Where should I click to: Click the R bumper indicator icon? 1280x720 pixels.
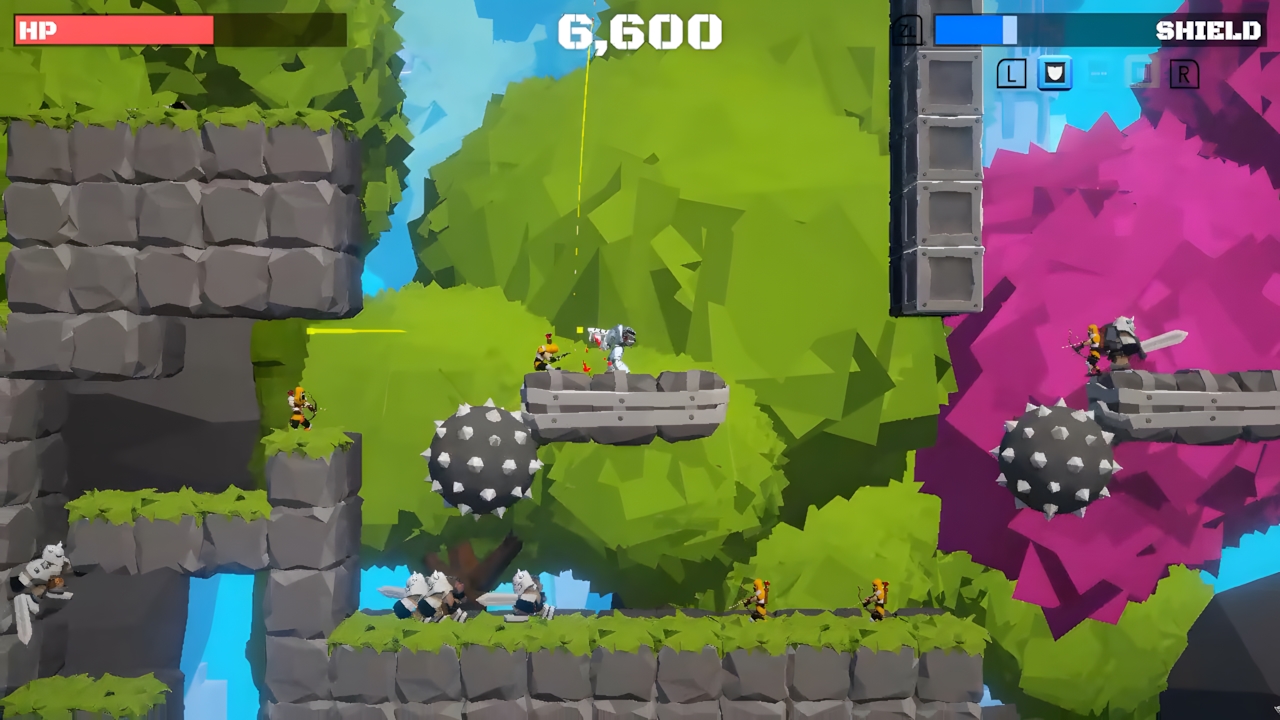pos(1186,74)
